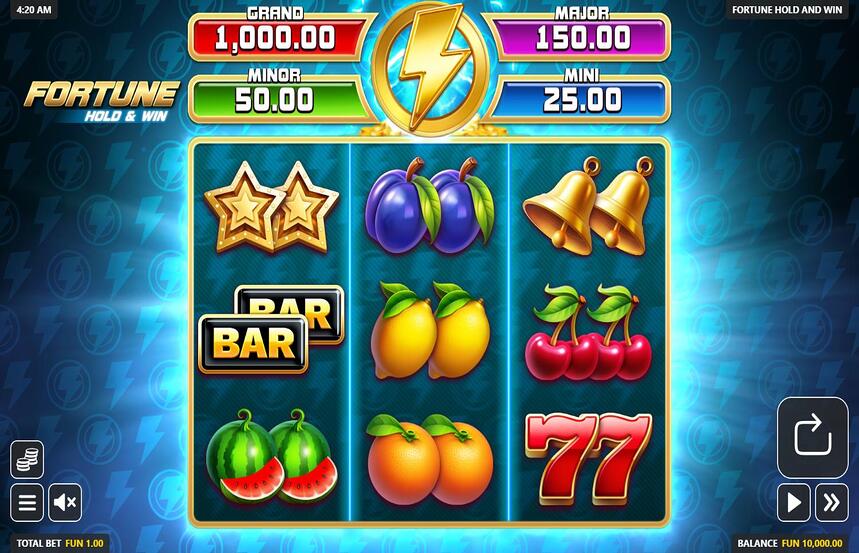Open bet settings with the coin stack icon
This screenshot has height=553, width=859.
[x=27, y=460]
